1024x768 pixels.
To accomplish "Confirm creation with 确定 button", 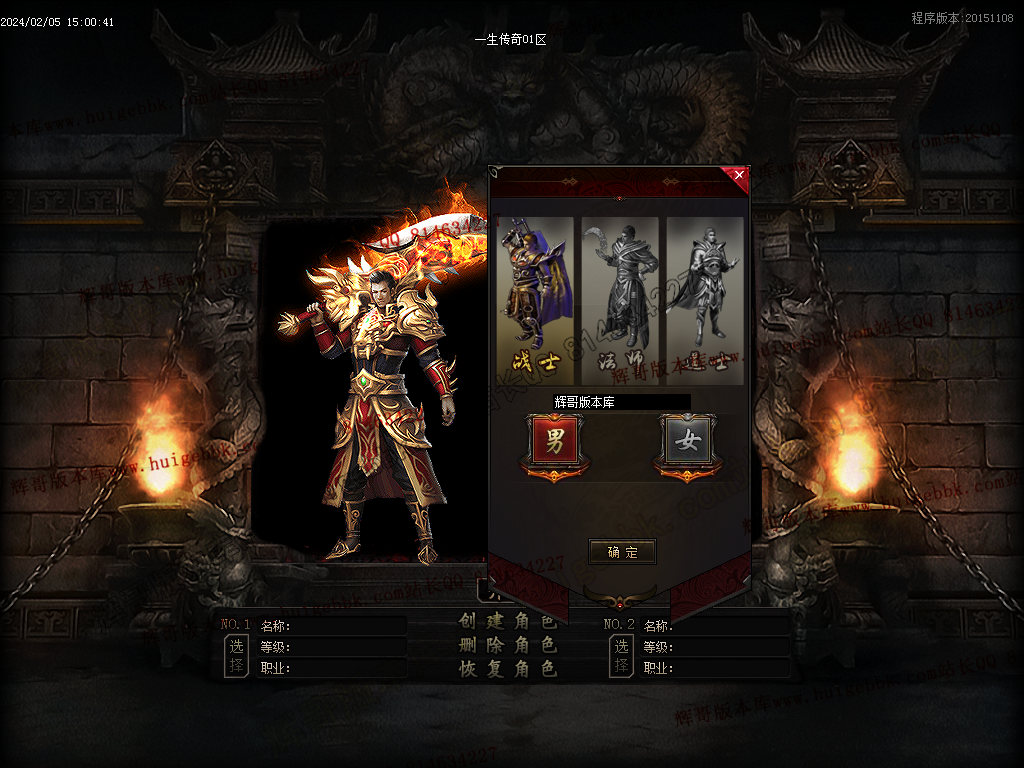I will click(622, 552).
